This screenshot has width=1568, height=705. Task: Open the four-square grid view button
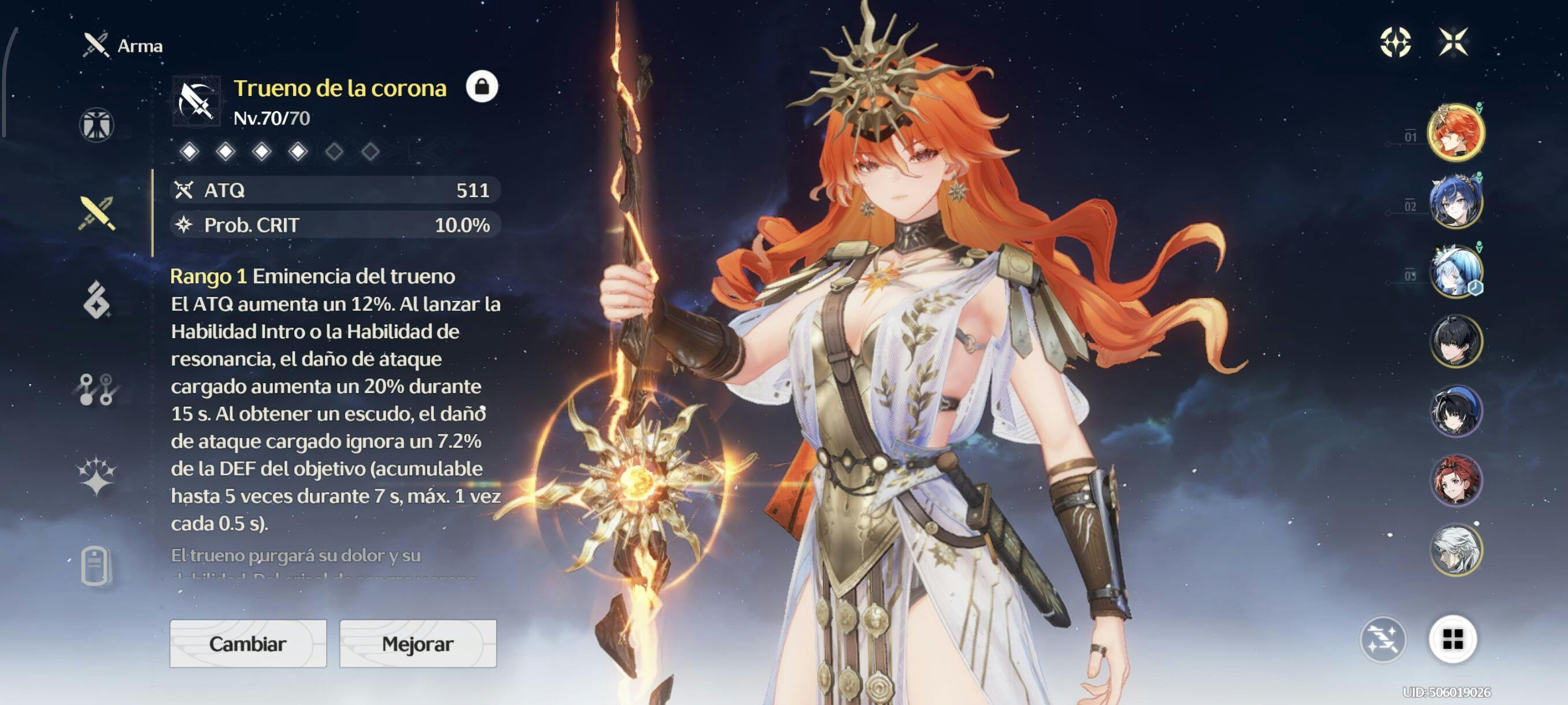click(1452, 639)
